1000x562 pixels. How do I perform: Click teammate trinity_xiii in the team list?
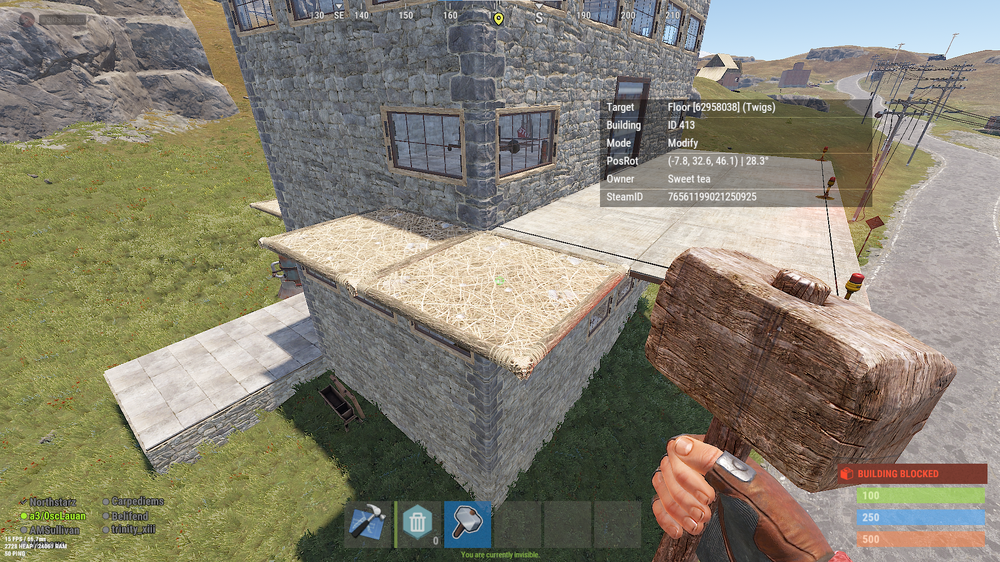pyautogui.click(x=133, y=529)
